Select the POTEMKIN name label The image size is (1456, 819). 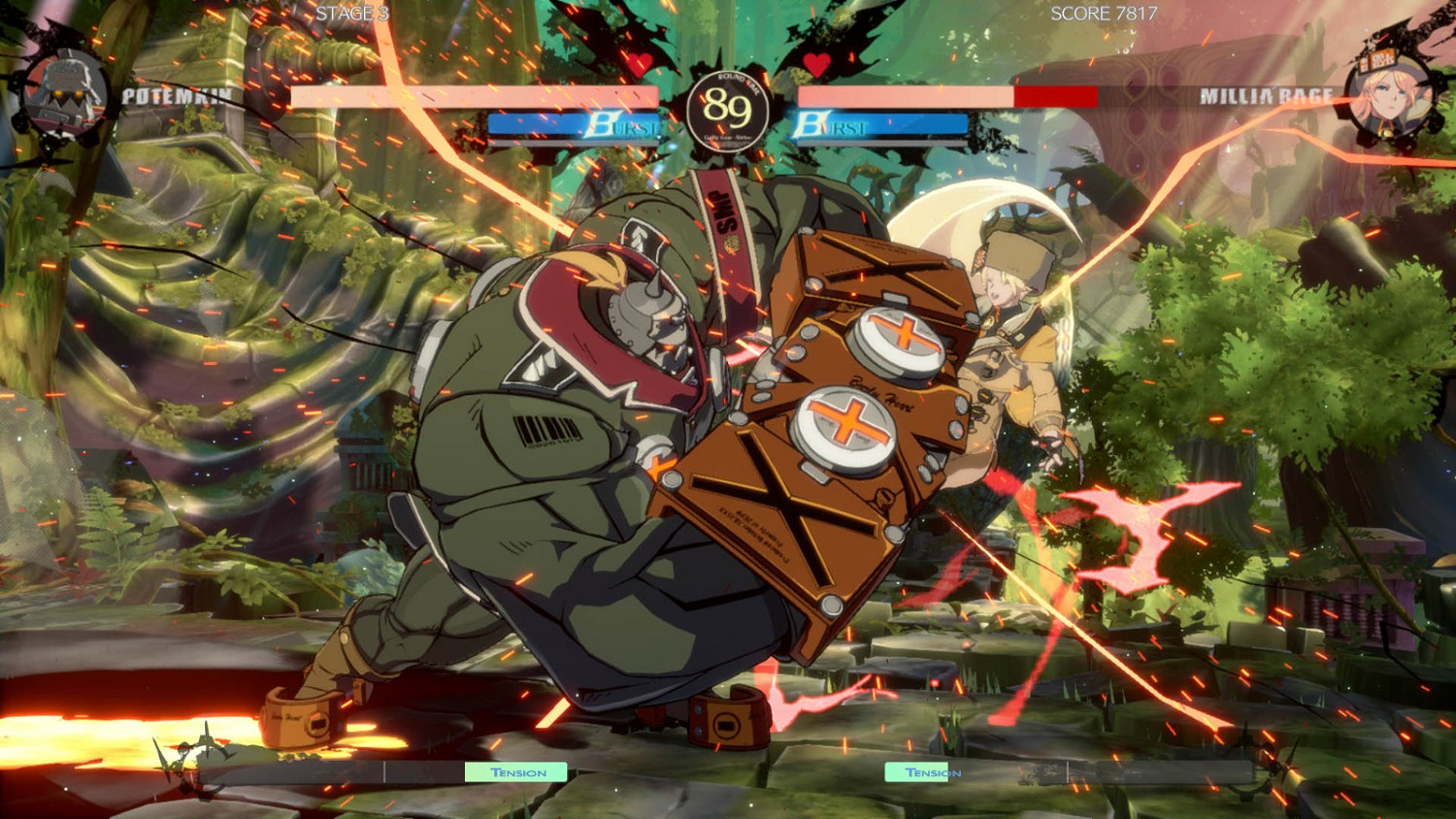(x=175, y=96)
